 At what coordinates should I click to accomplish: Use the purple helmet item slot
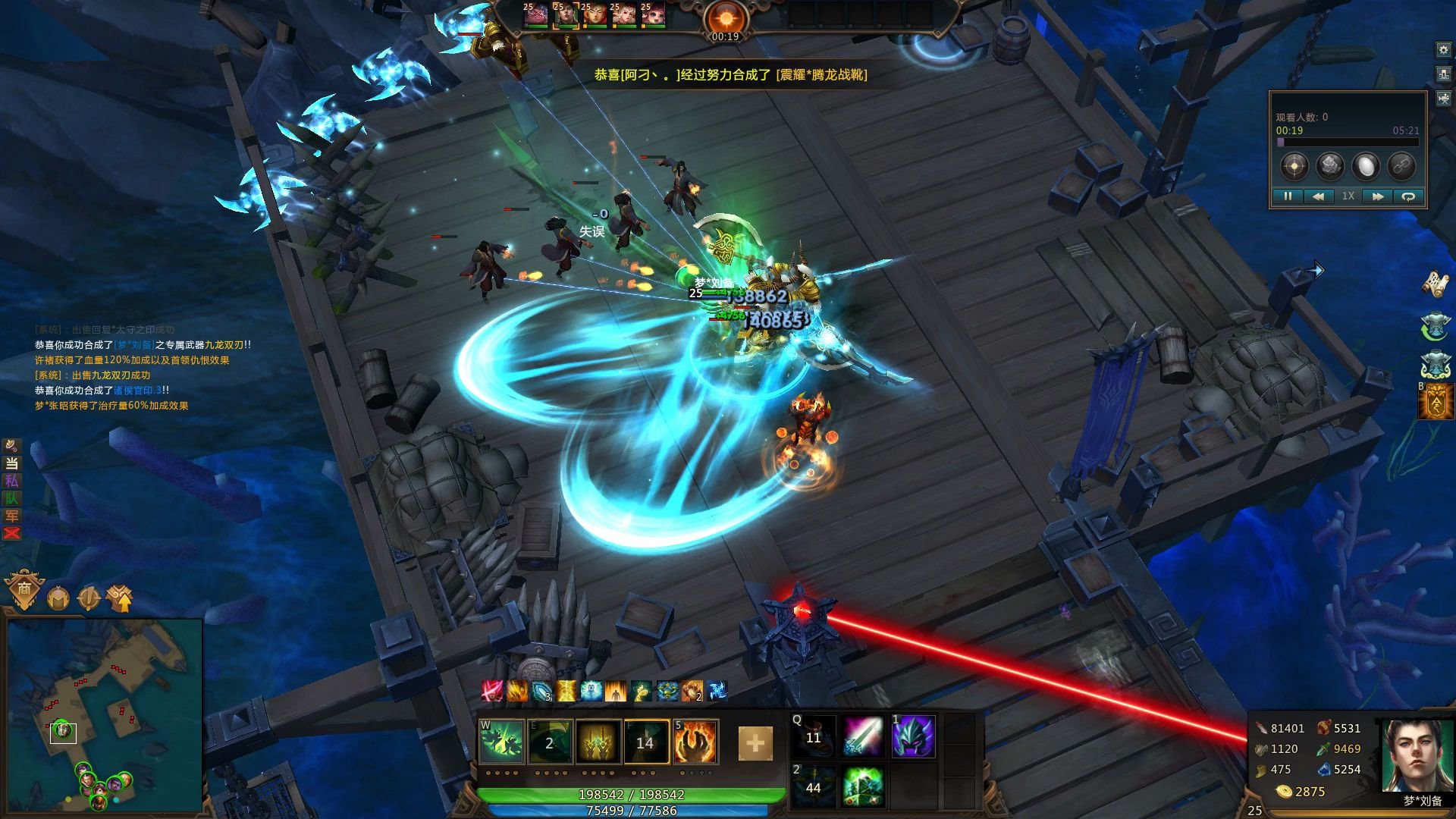pyautogui.click(x=913, y=736)
